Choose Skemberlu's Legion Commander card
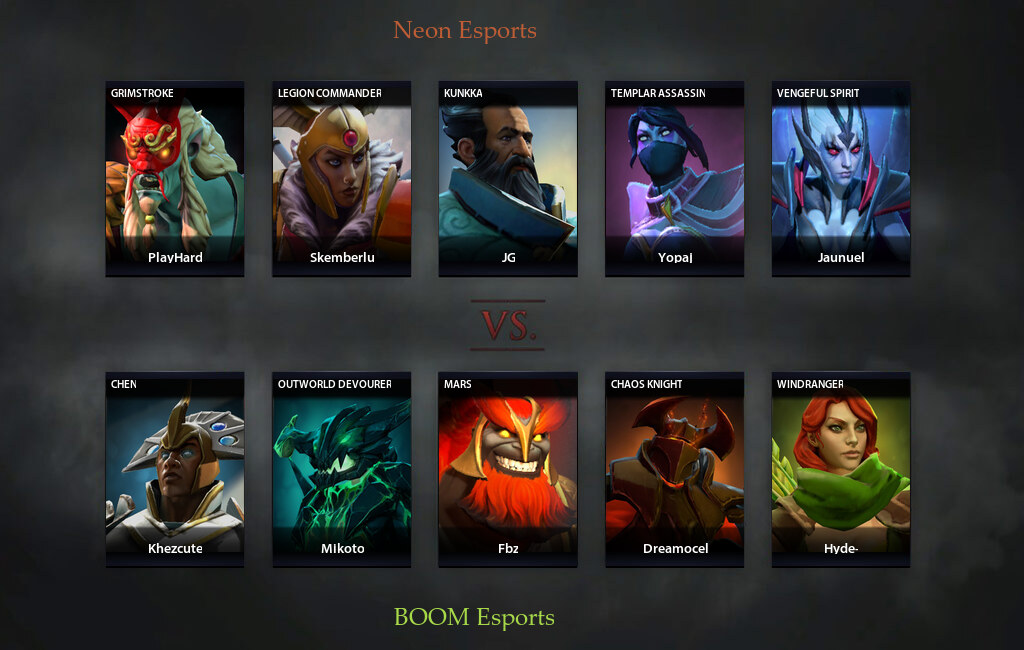 342,178
